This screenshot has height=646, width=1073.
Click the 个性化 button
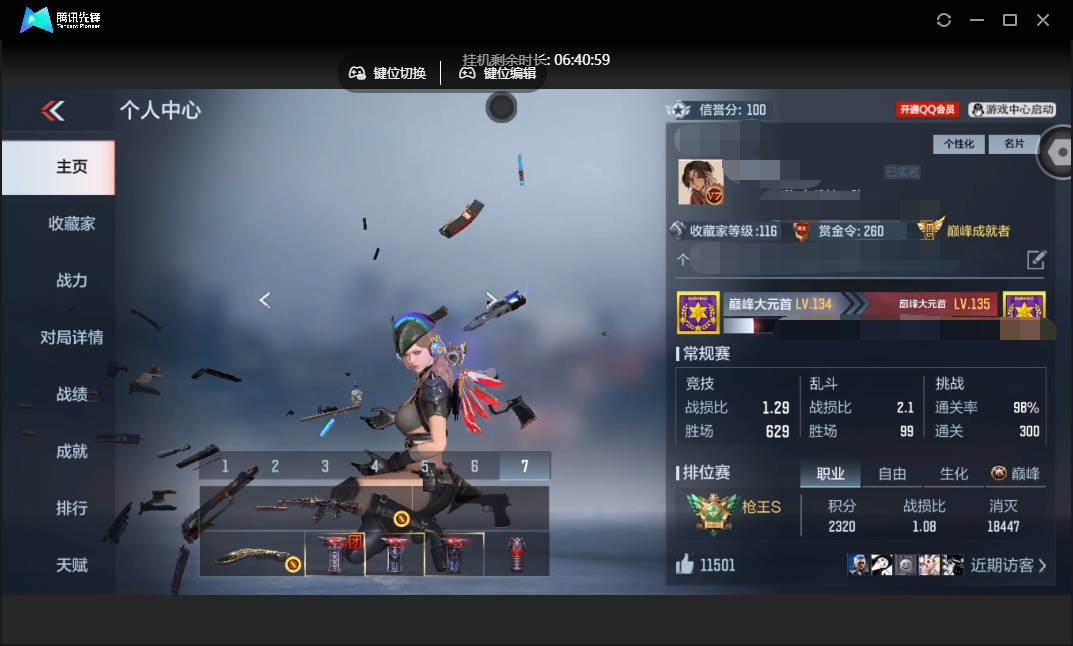(958, 144)
